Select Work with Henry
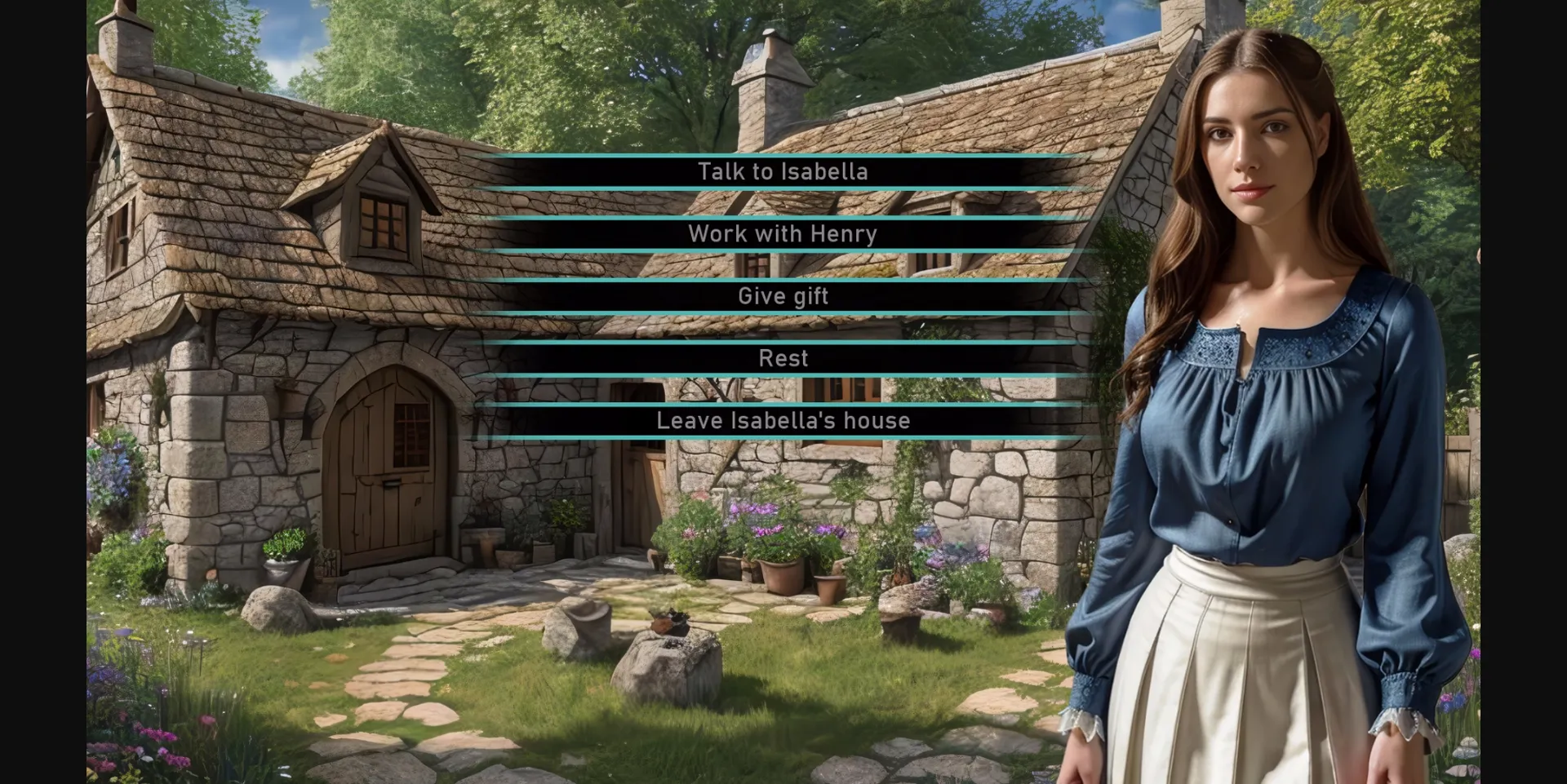 [783, 234]
